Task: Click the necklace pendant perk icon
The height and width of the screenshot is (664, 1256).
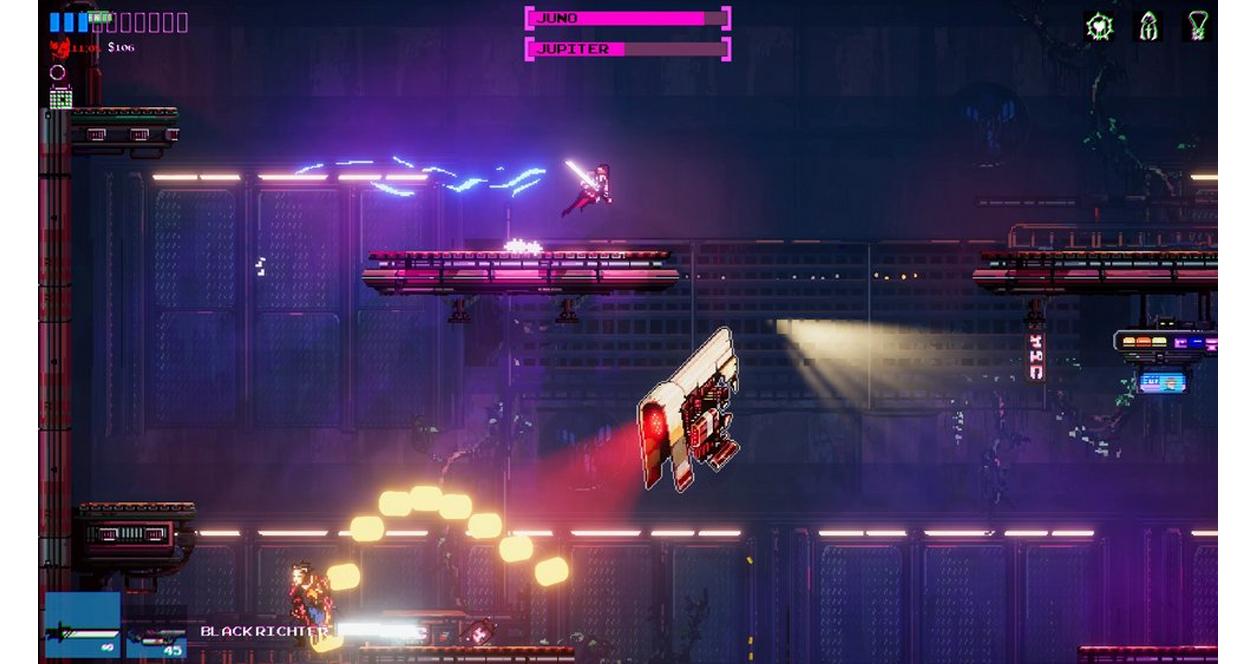Action: [x=1197, y=27]
